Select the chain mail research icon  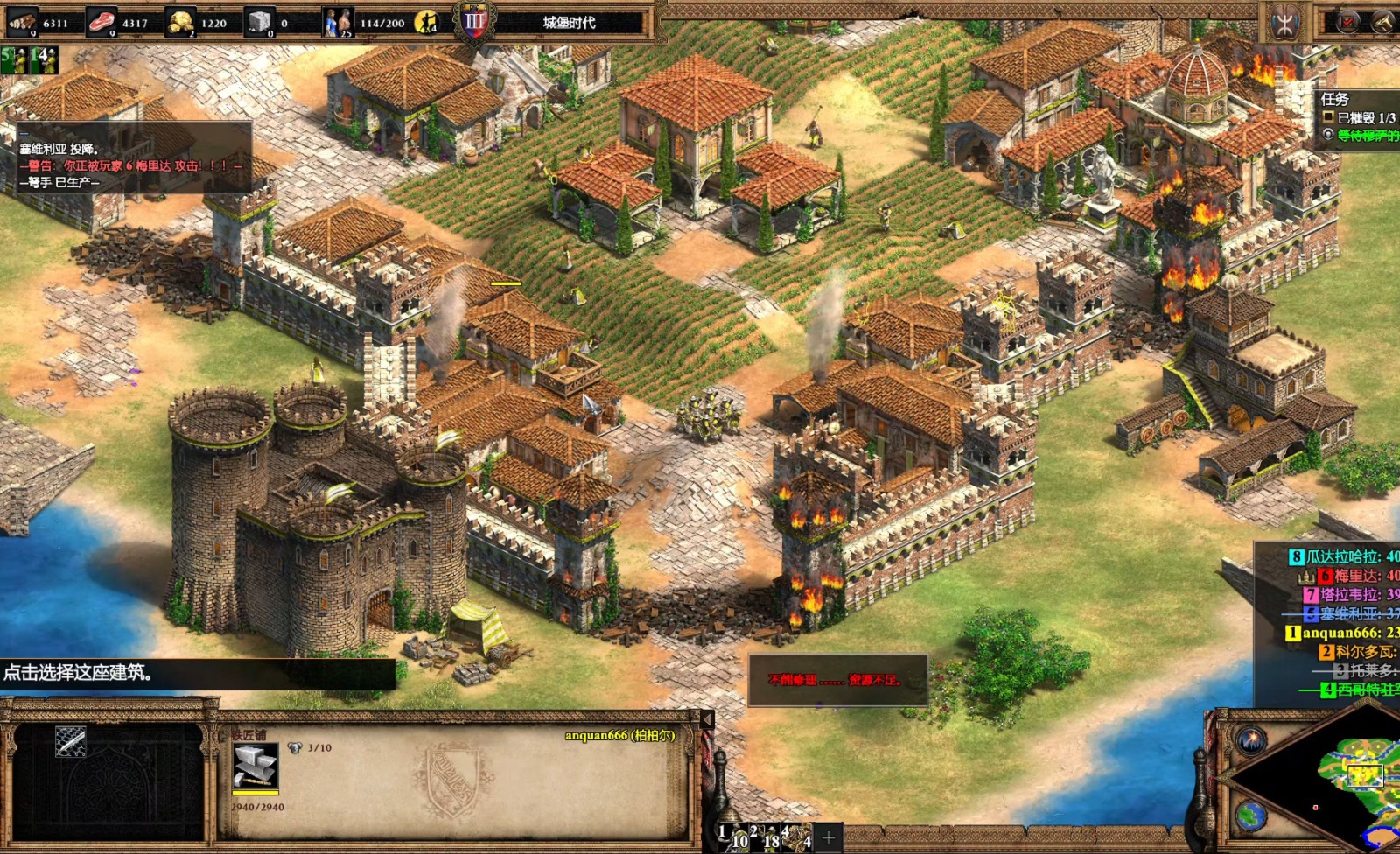[x=71, y=742]
